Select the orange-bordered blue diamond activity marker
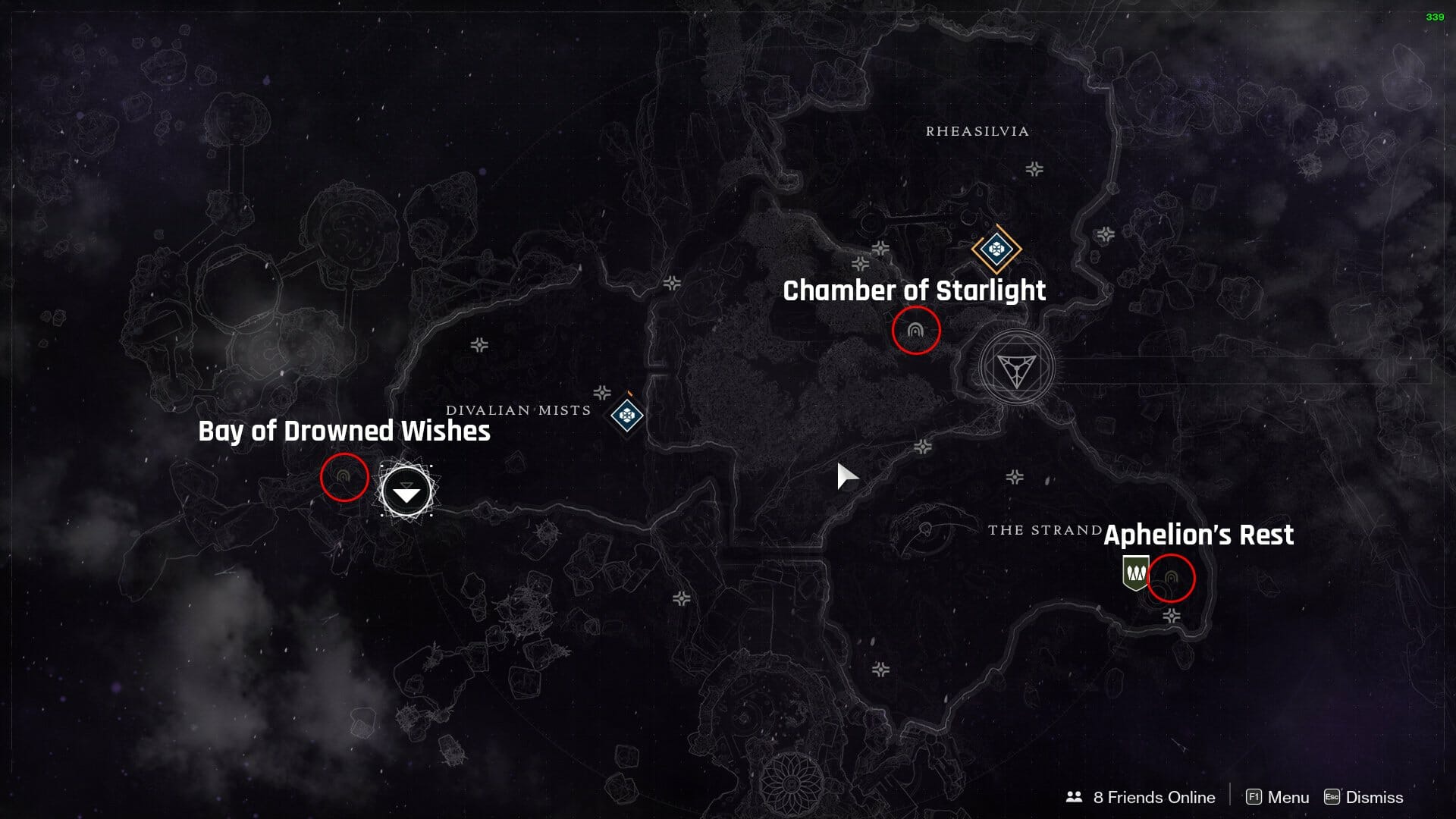The width and height of the screenshot is (1456, 819). click(996, 249)
